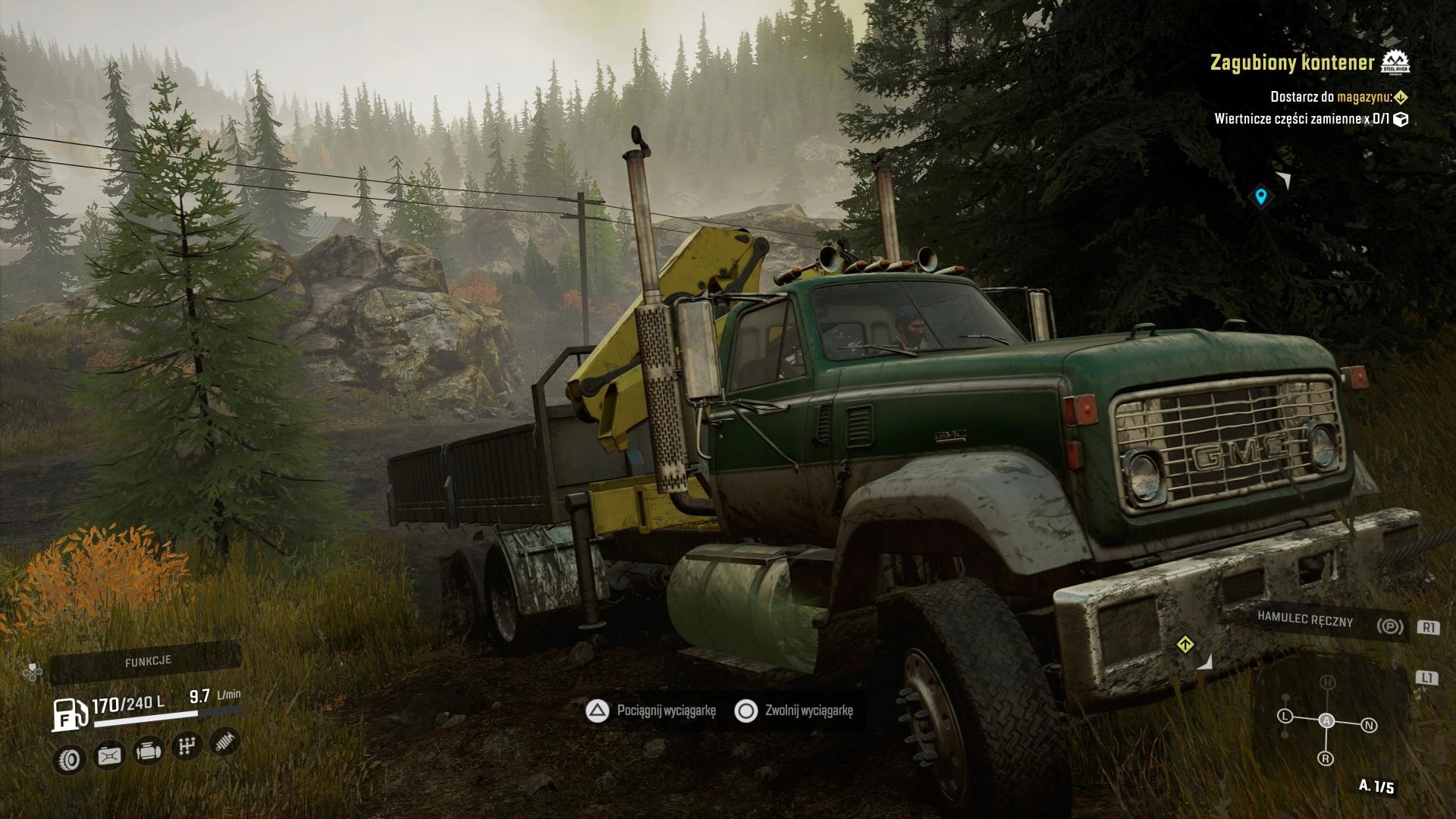Click the blue location pin marker

pyautogui.click(x=1260, y=196)
